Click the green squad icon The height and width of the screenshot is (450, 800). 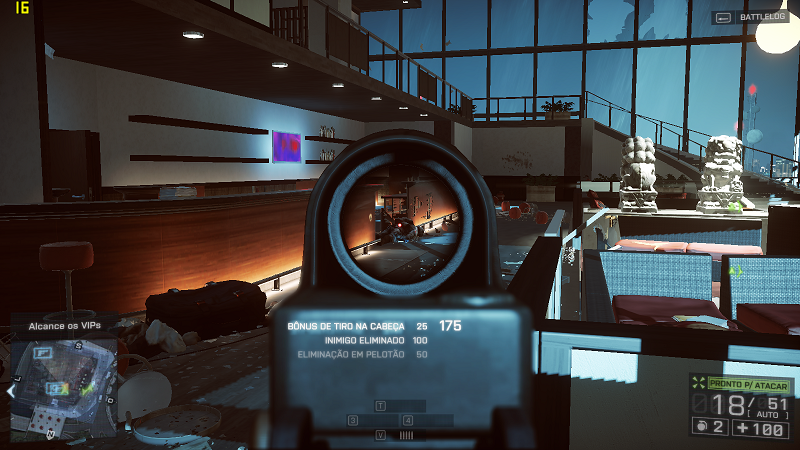[x=698, y=383]
